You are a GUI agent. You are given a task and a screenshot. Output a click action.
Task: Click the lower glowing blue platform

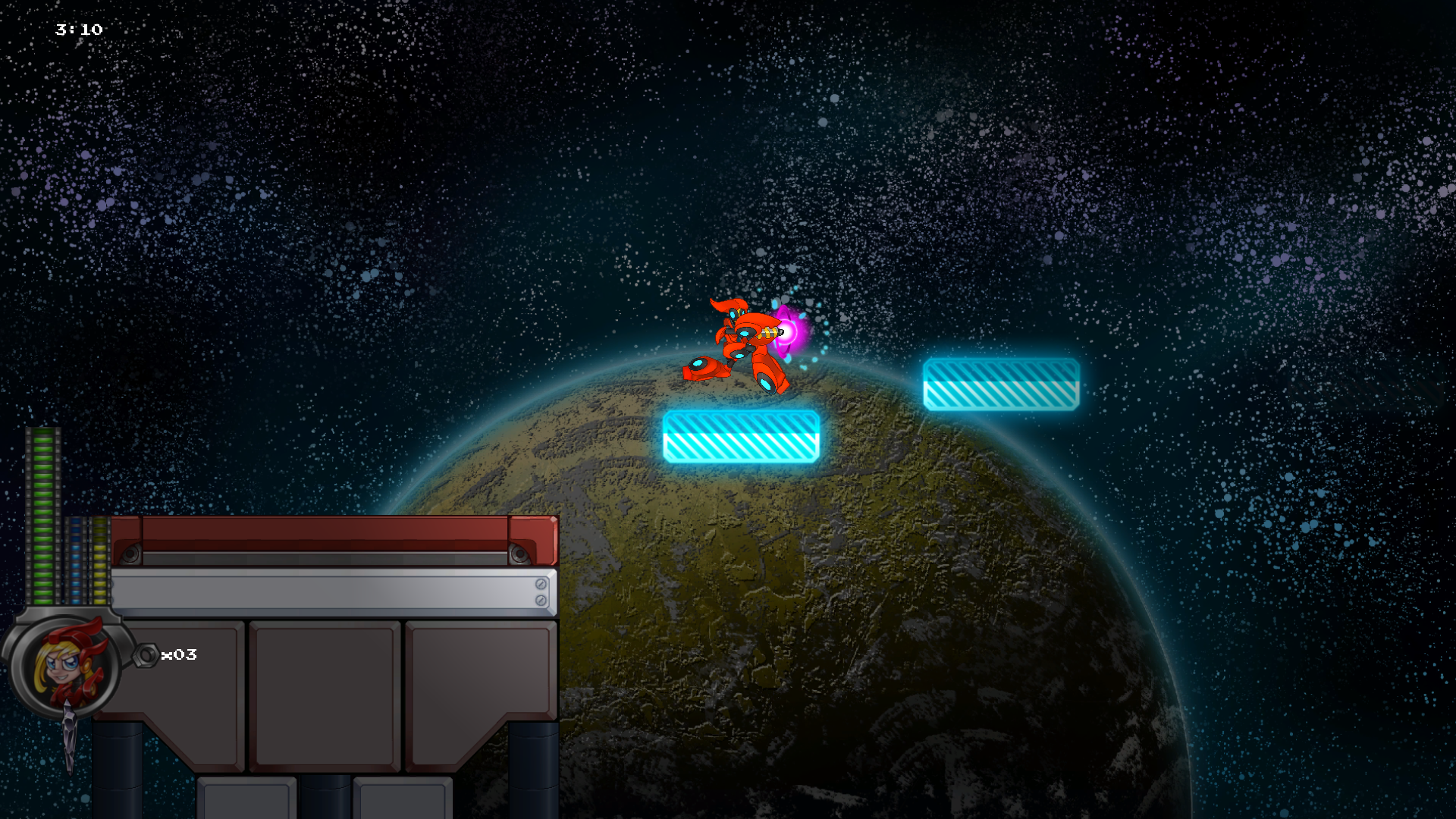coord(739,436)
